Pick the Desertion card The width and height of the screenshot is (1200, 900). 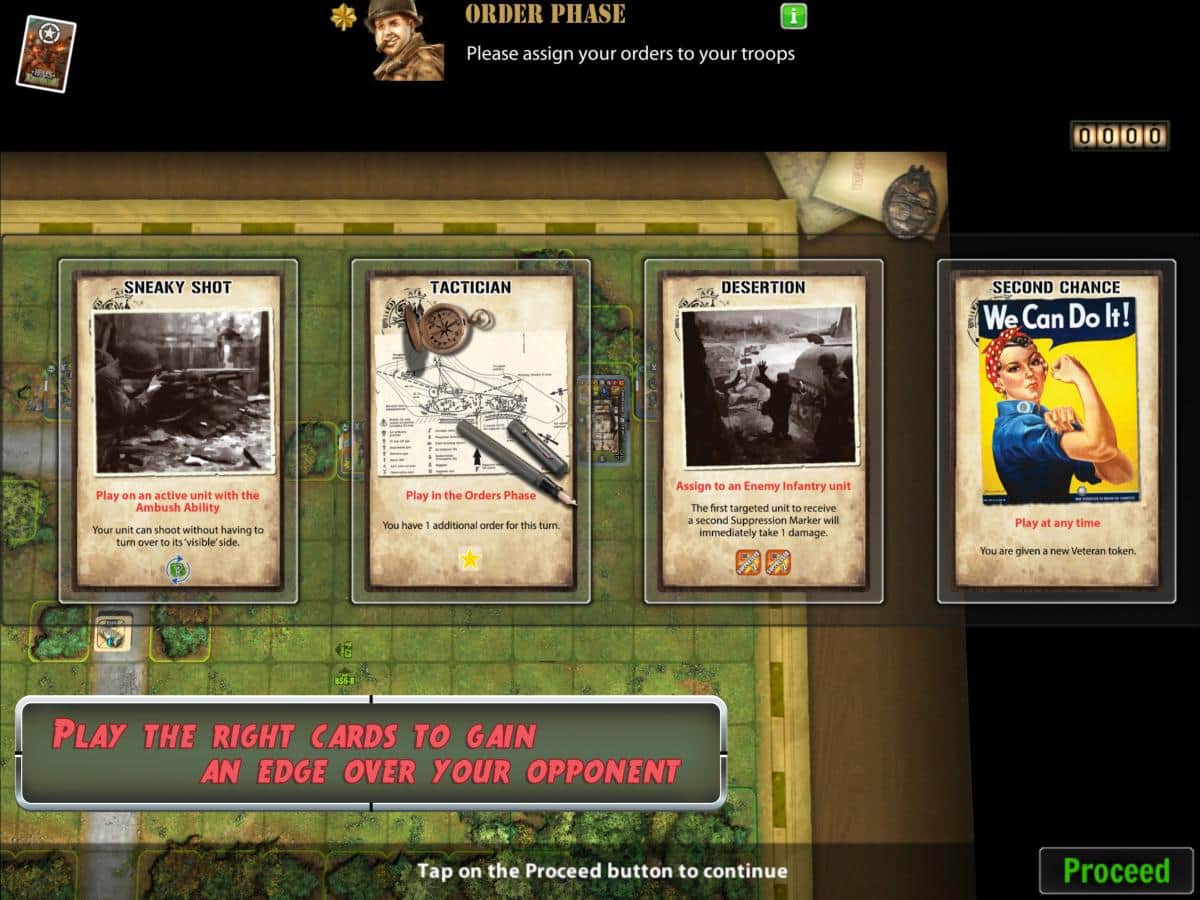[x=764, y=431]
